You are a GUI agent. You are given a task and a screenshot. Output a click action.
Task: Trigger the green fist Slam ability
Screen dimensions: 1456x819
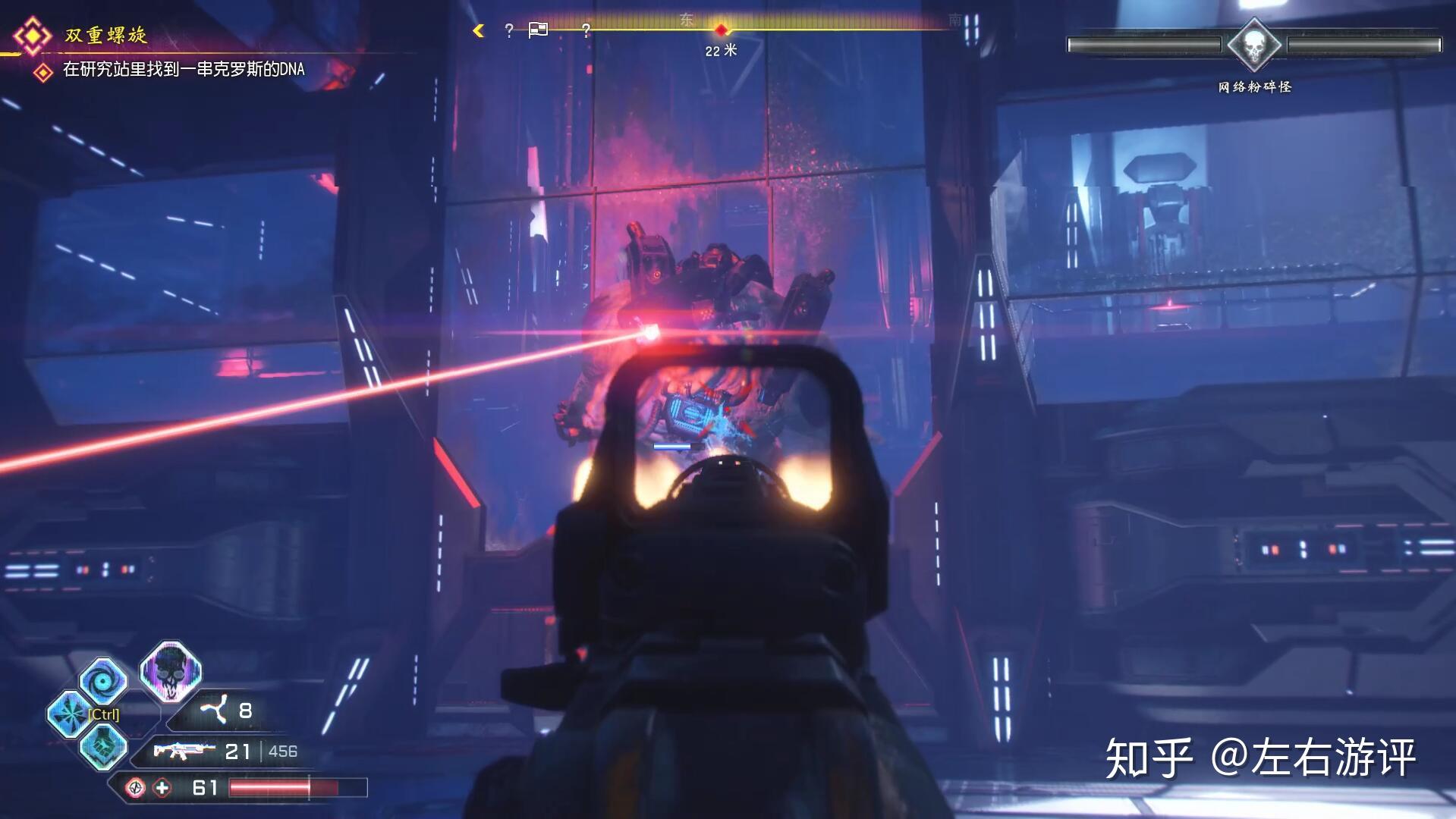(x=102, y=745)
